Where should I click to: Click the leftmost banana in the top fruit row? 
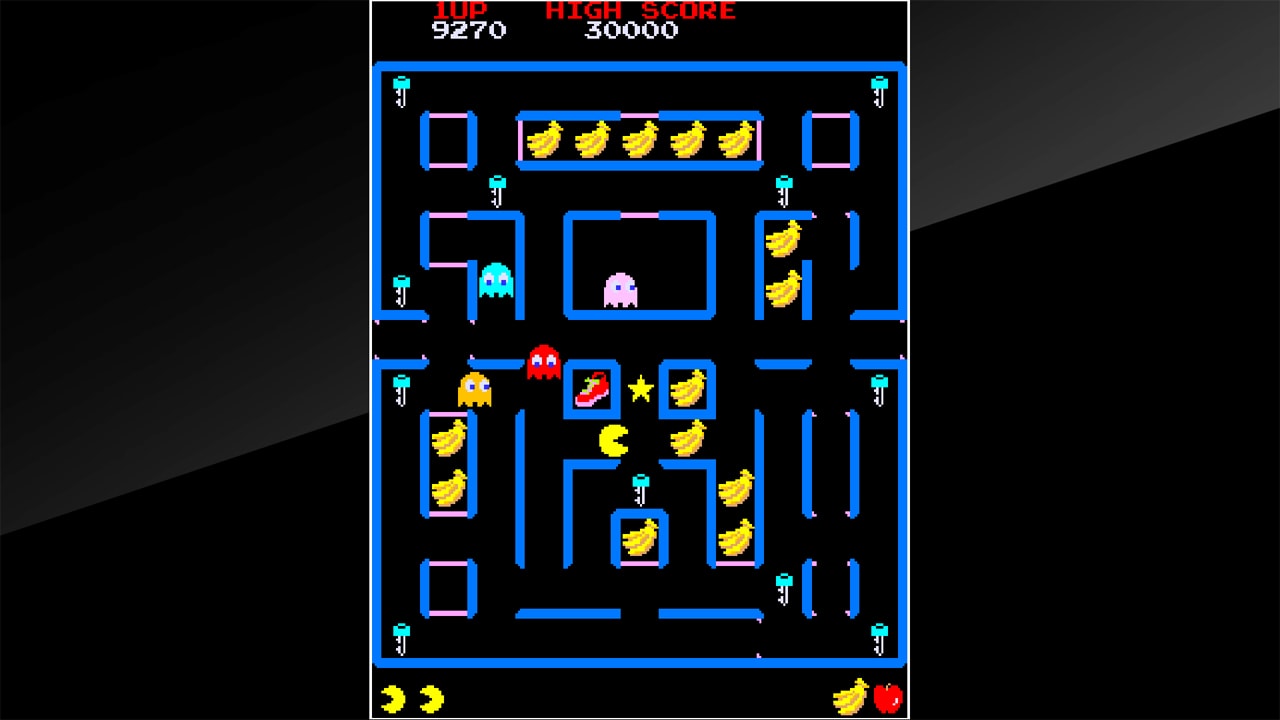544,141
